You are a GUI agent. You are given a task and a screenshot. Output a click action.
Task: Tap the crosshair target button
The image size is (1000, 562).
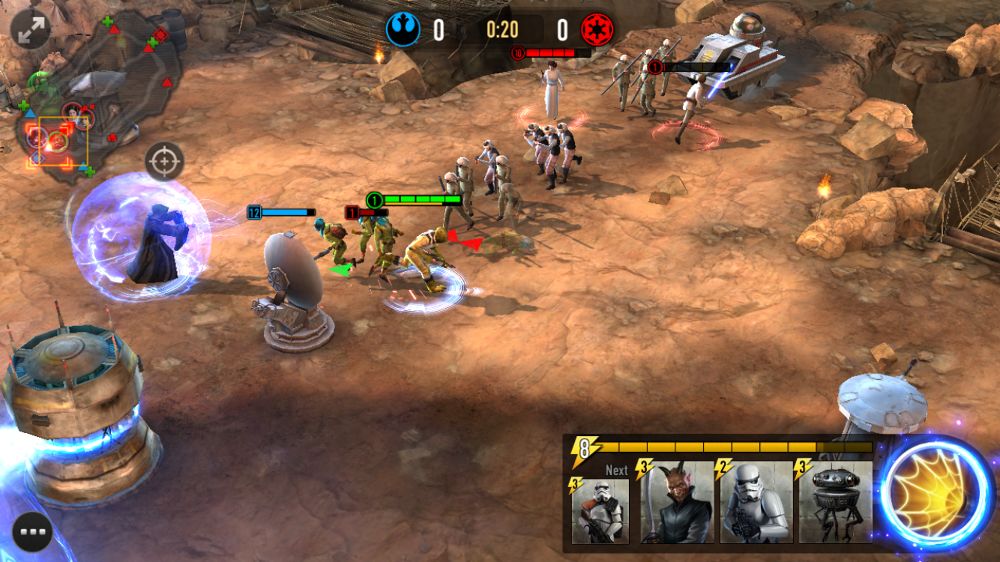pyautogui.click(x=165, y=160)
